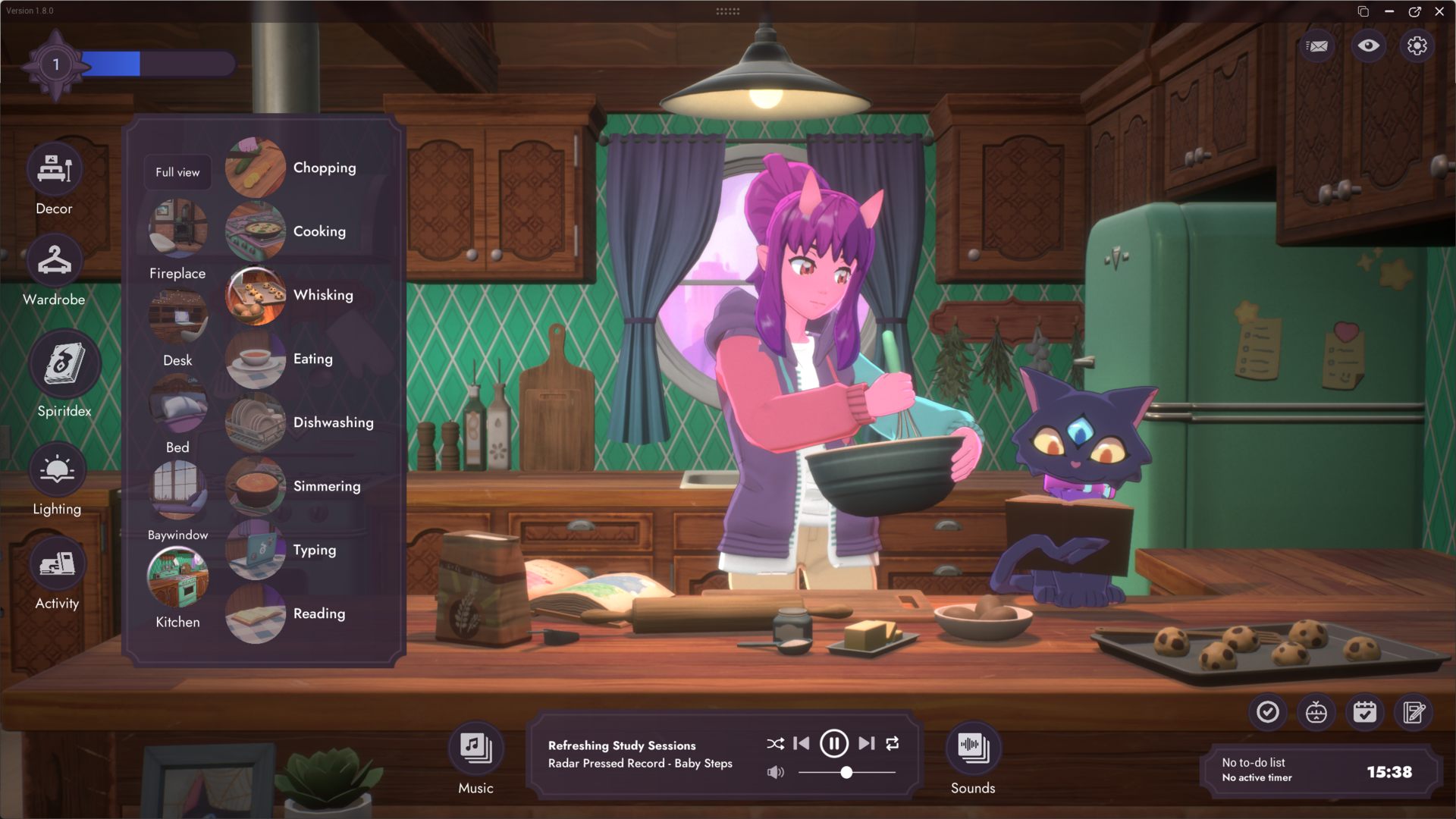Open the calendar icon
1456x819 pixels.
click(1365, 713)
